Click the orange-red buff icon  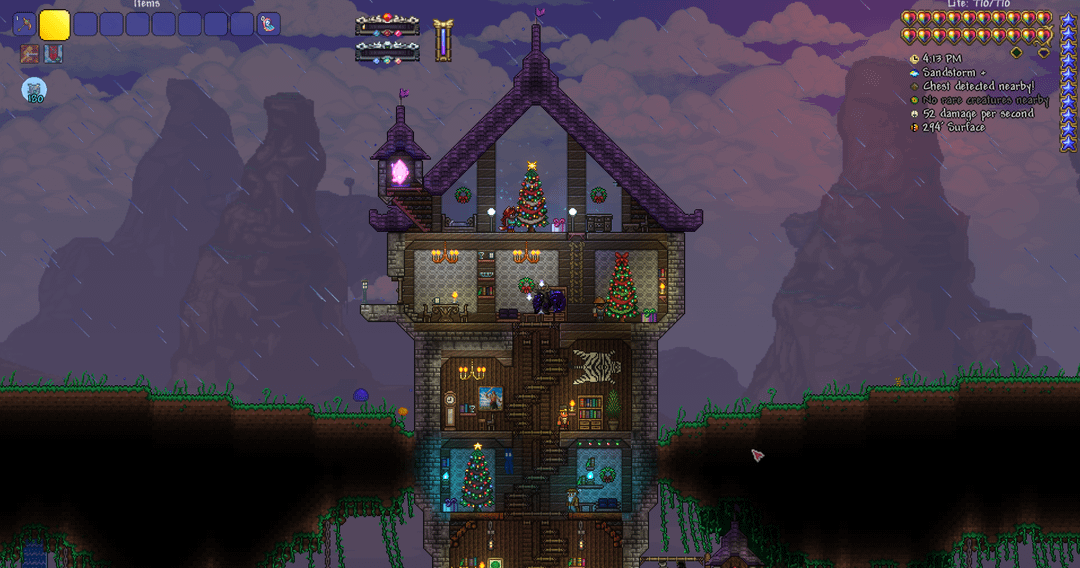point(30,54)
